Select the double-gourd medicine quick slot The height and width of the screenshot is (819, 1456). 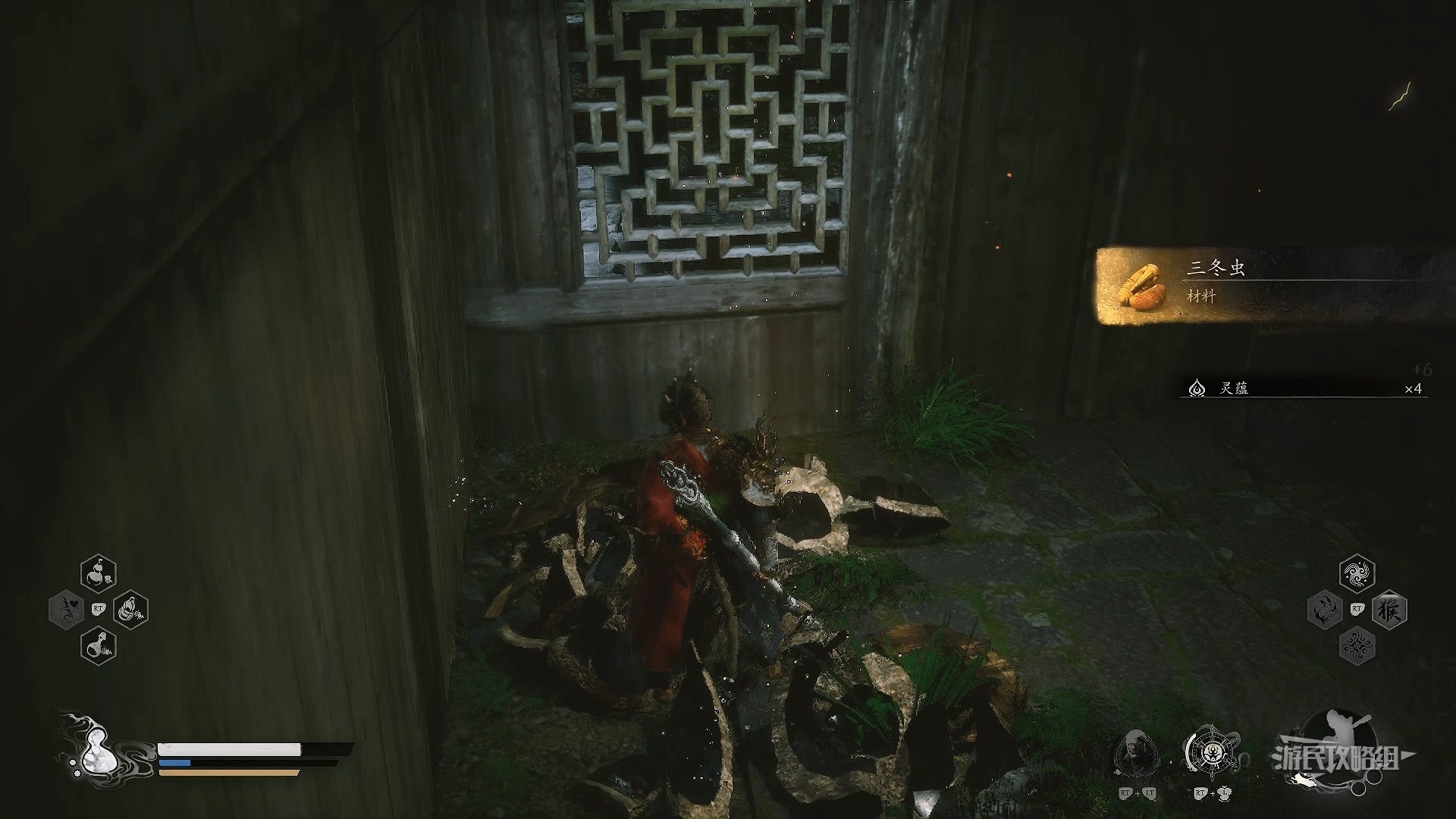[x=99, y=574]
